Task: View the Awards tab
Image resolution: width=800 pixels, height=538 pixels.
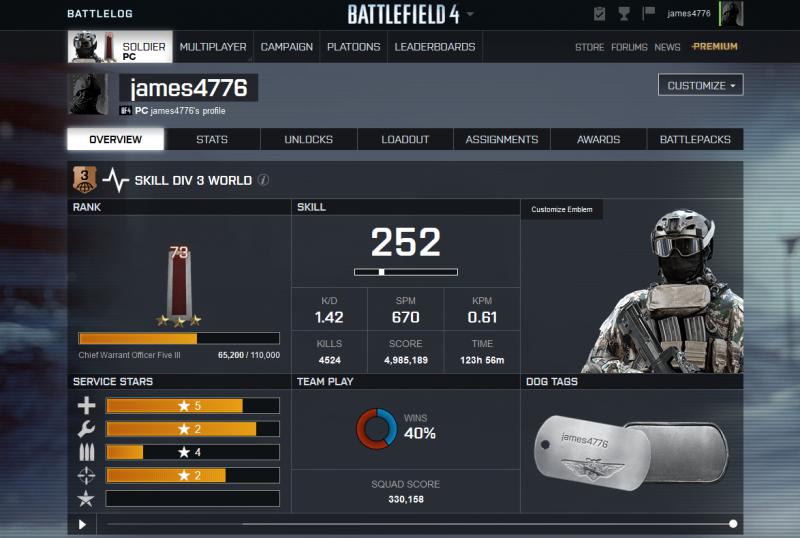Action: 598,140
